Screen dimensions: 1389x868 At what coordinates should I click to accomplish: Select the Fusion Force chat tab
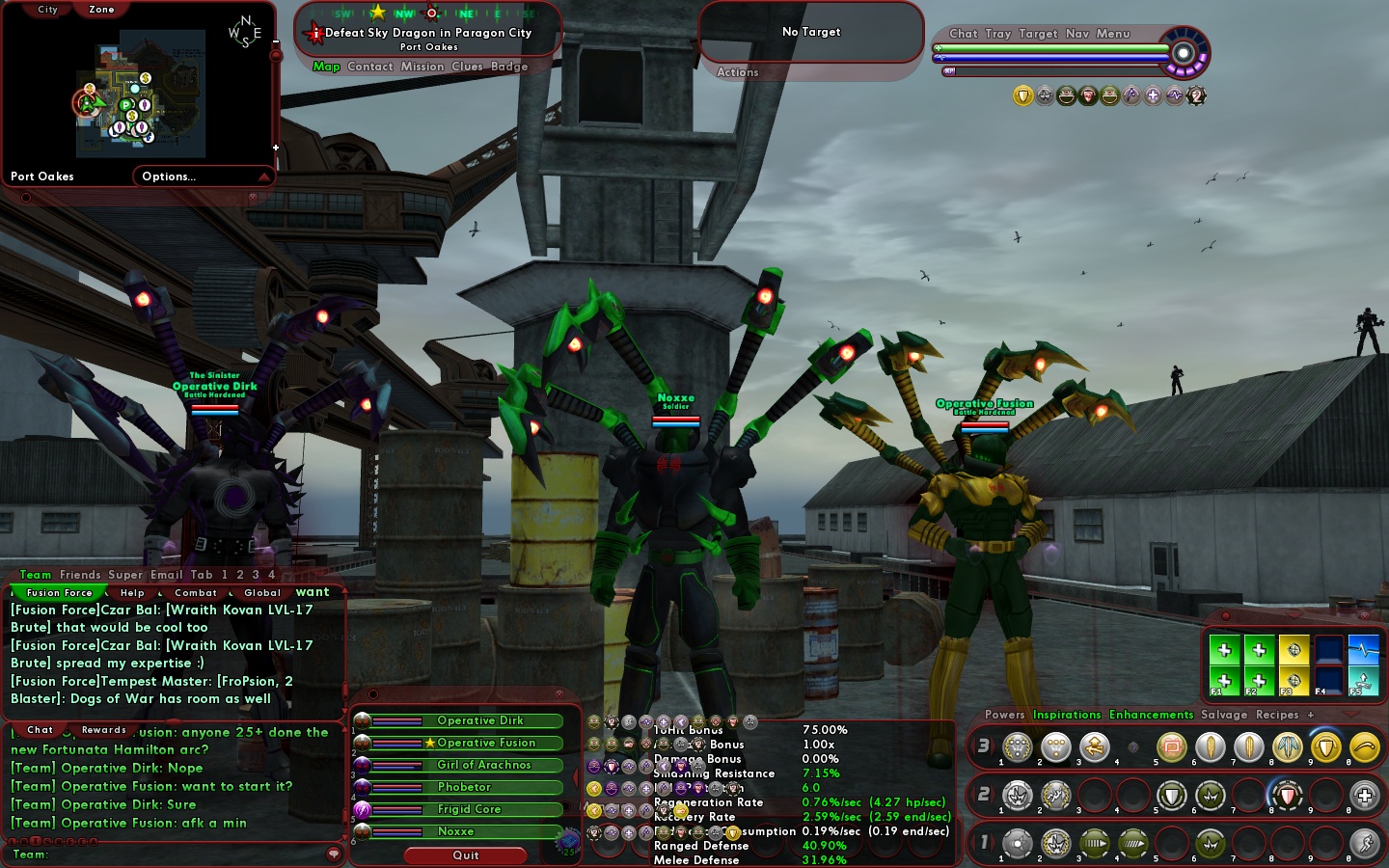[x=59, y=593]
